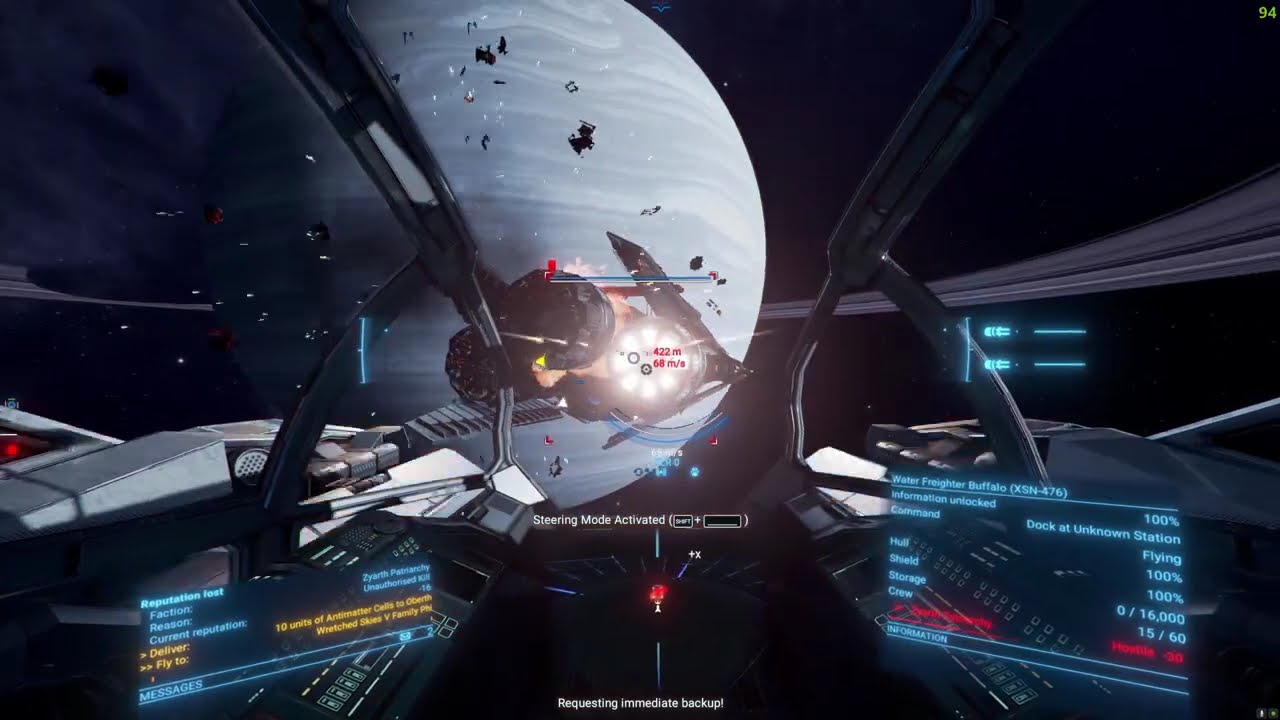Select the upper weapon group icon

[997, 331]
